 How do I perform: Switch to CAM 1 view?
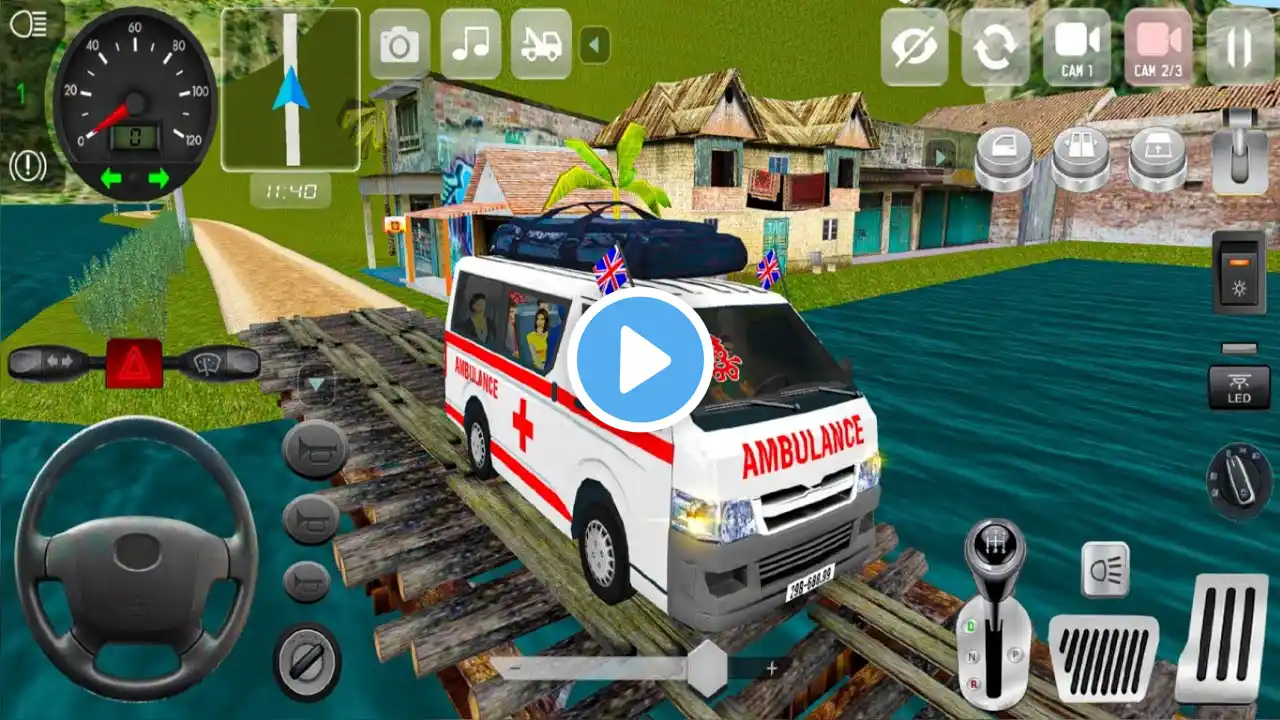coord(1076,47)
